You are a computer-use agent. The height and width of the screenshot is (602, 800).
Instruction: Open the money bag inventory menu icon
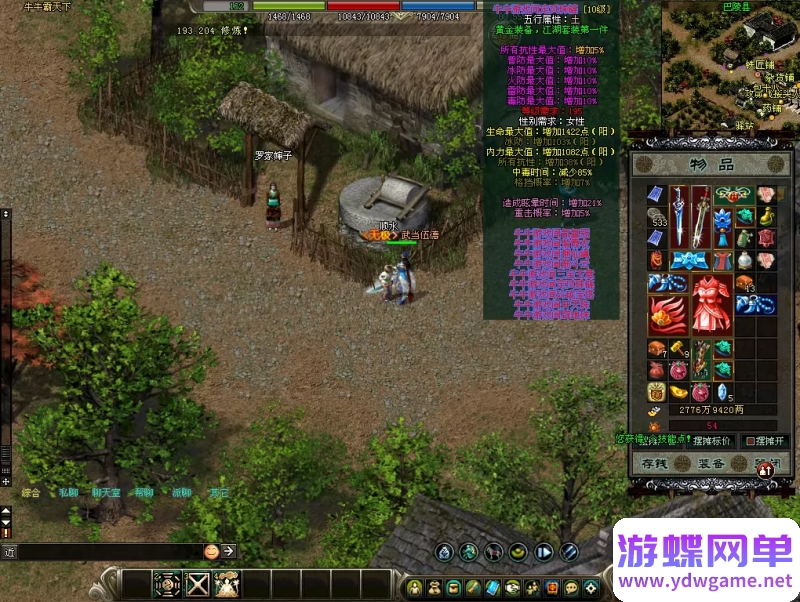point(436,587)
